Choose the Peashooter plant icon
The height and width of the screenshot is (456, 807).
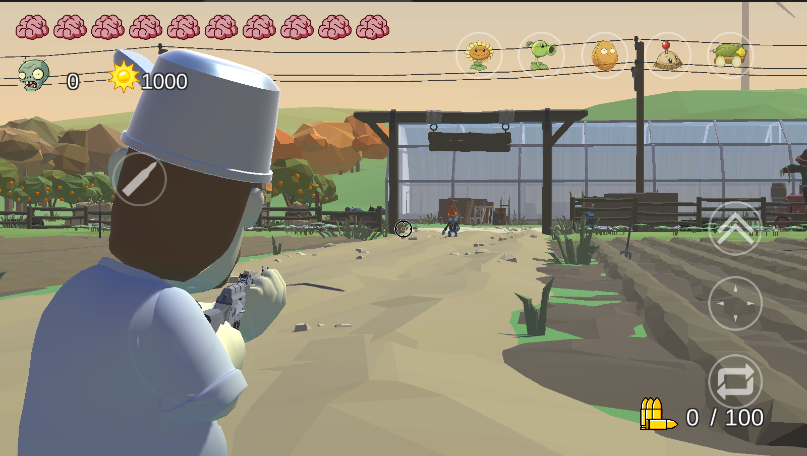(541, 54)
